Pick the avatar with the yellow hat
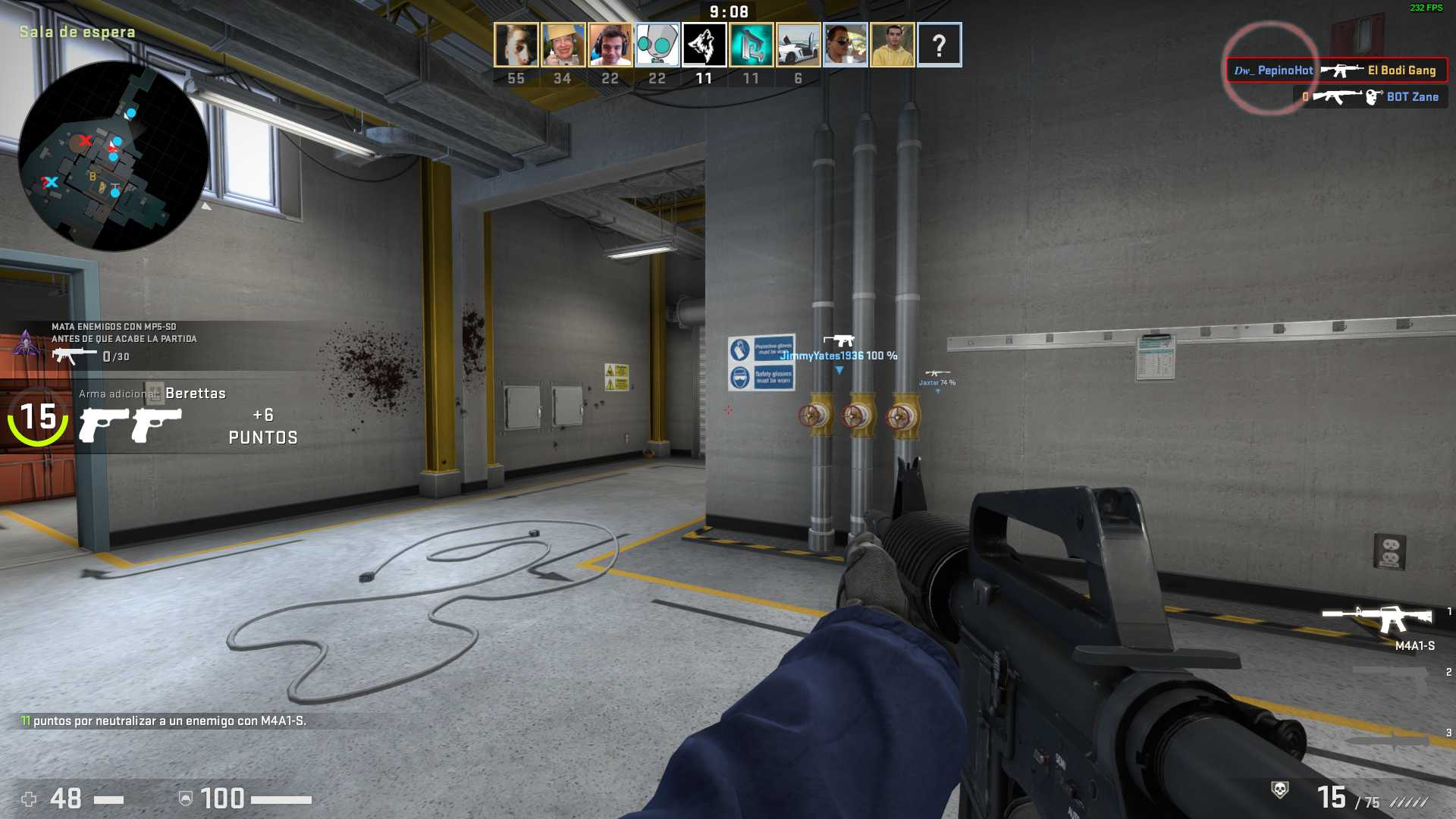The image size is (1456, 819). [x=563, y=45]
